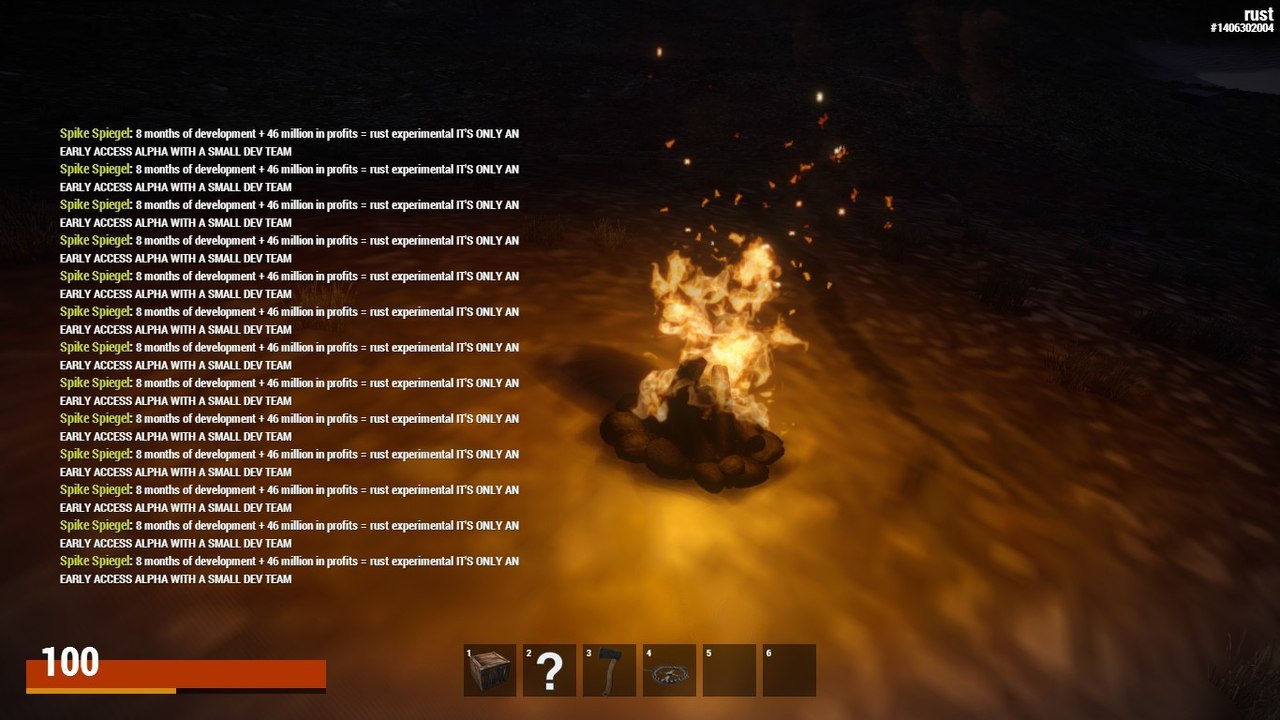Select the bear trap hotbar slot
The height and width of the screenshot is (720, 1280).
(x=669, y=670)
